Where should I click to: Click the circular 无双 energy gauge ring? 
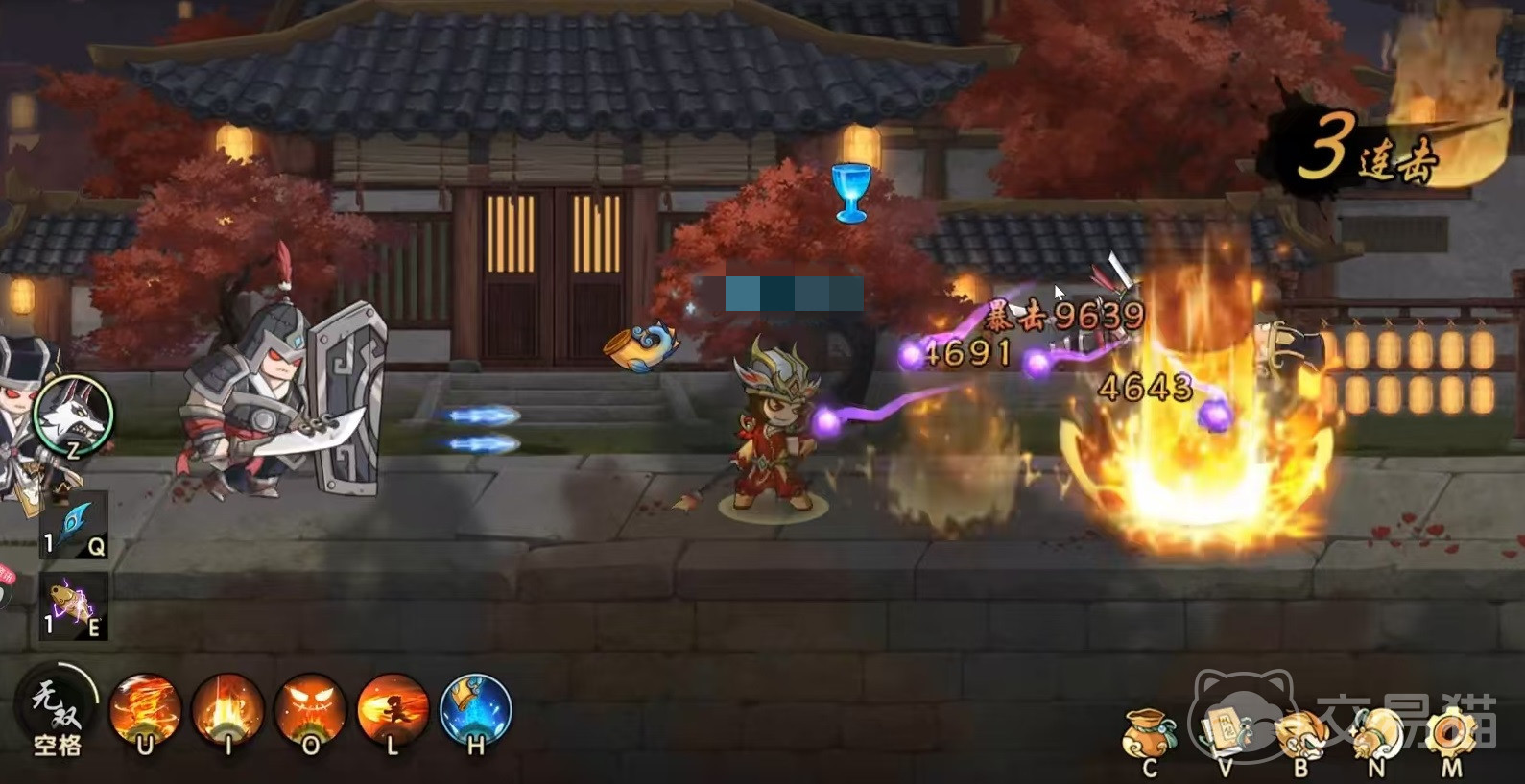93,683
